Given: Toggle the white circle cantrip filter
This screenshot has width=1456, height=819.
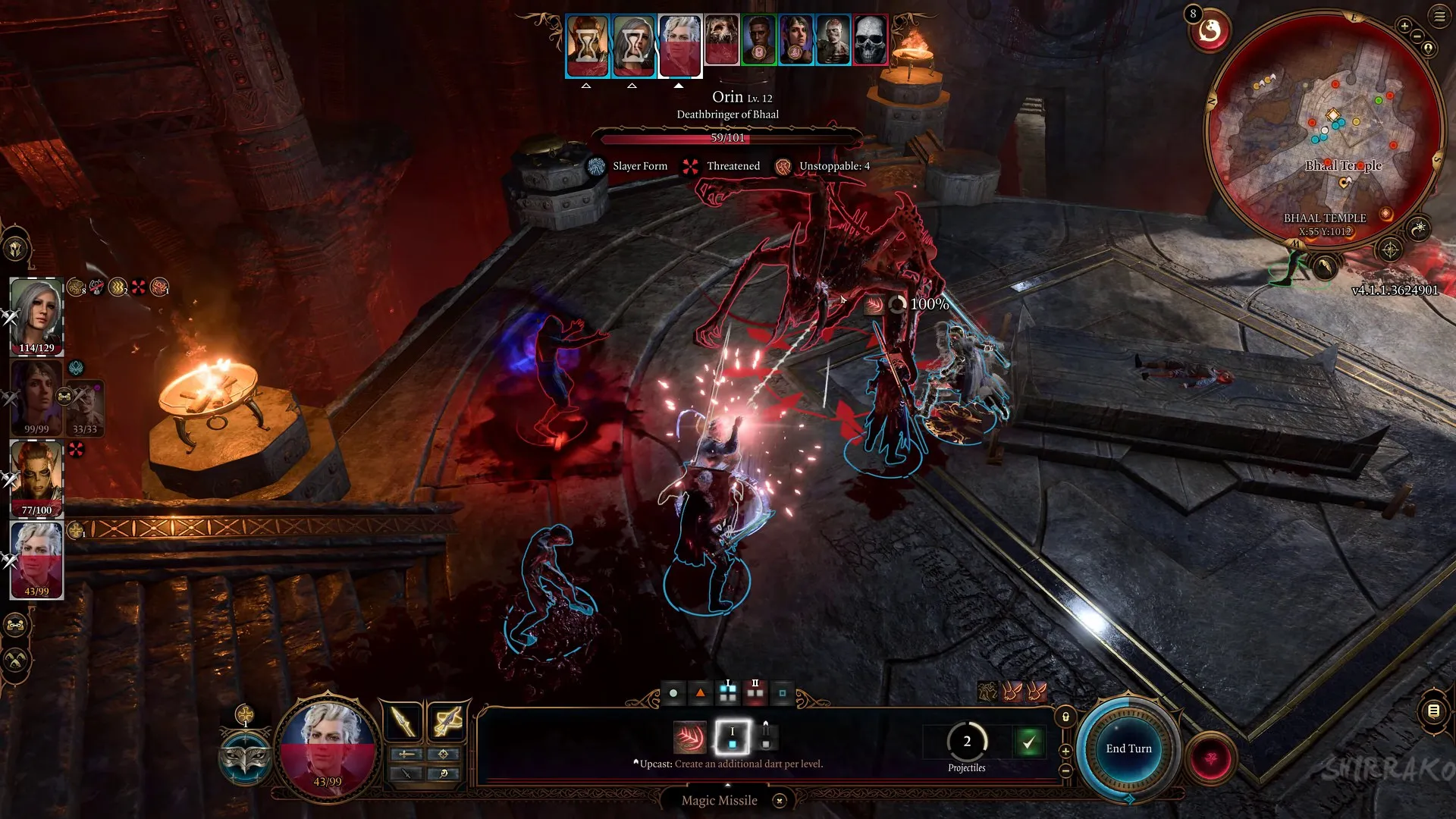Looking at the screenshot, I should 673,692.
